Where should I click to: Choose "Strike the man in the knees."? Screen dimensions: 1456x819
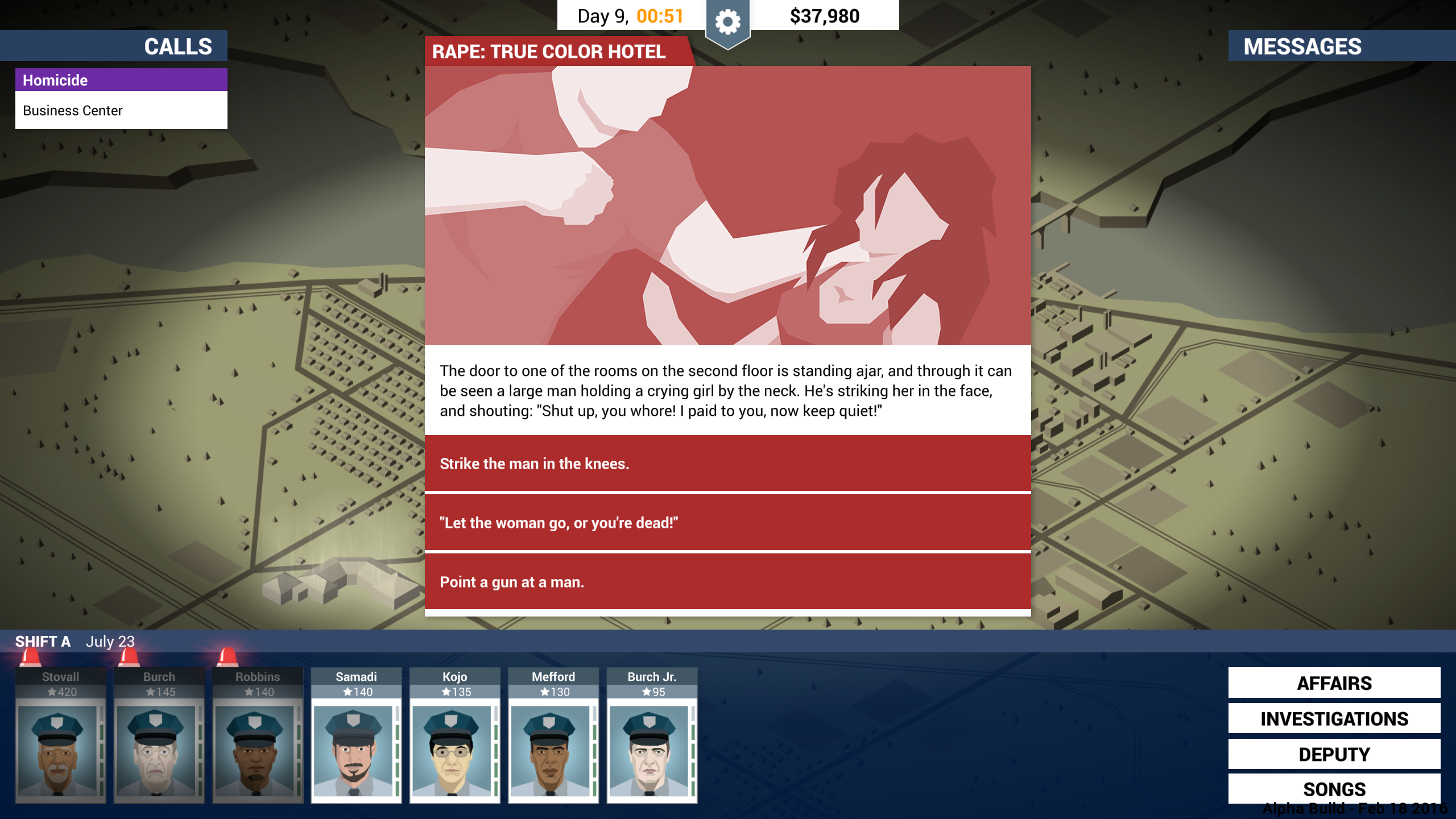click(727, 464)
